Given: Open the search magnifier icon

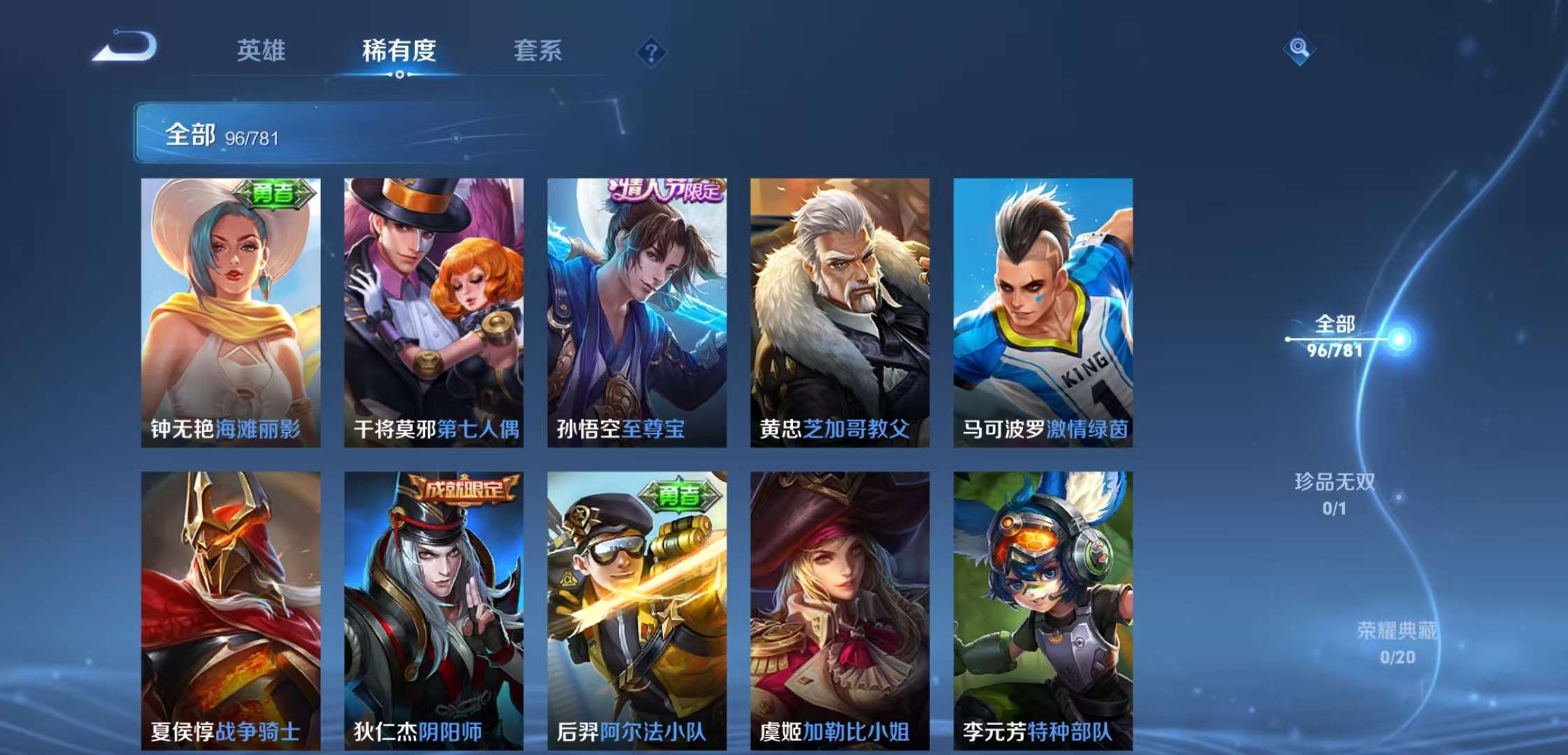Looking at the screenshot, I should (1301, 49).
